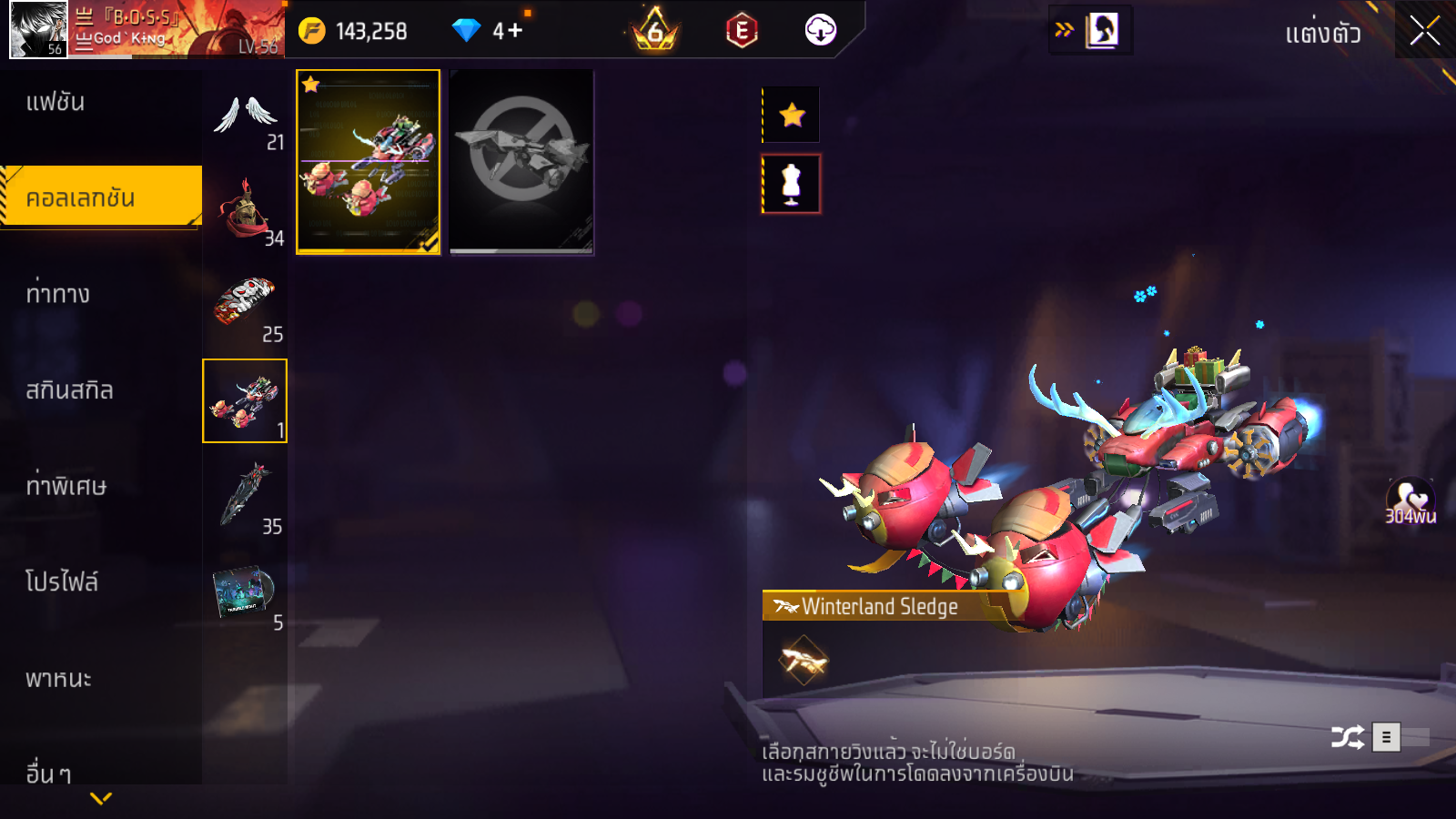Tap the gold coin balance
This screenshot has width=1456, height=819.
(x=355, y=31)
